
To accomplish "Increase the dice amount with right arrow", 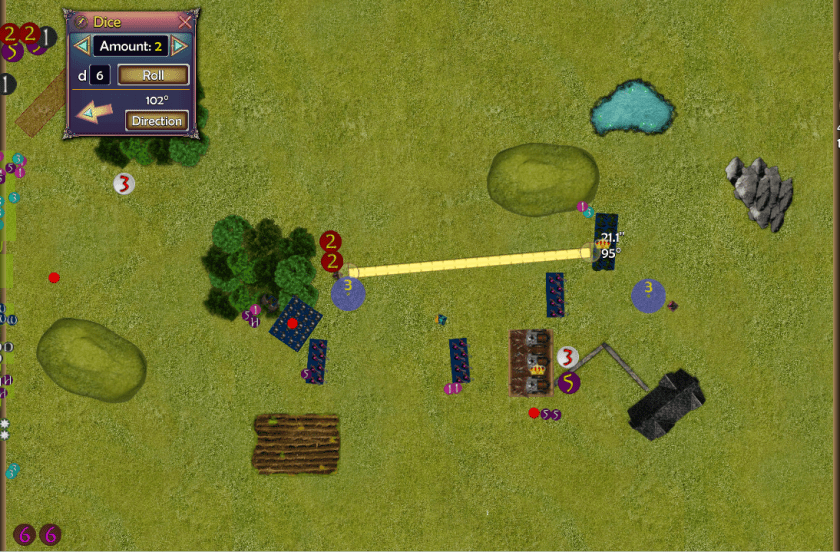I will (179, 46).
